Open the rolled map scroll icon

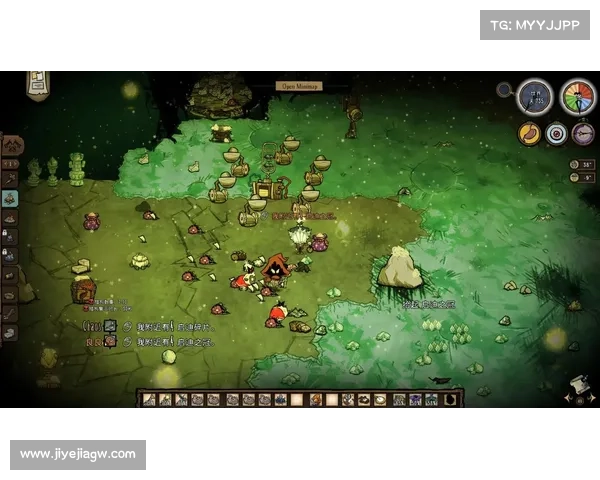576,388
